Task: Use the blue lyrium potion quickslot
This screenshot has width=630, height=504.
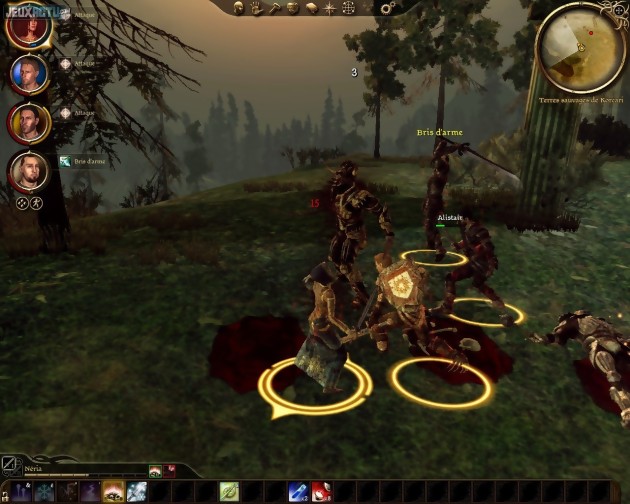Action: (x=298, y=491)
